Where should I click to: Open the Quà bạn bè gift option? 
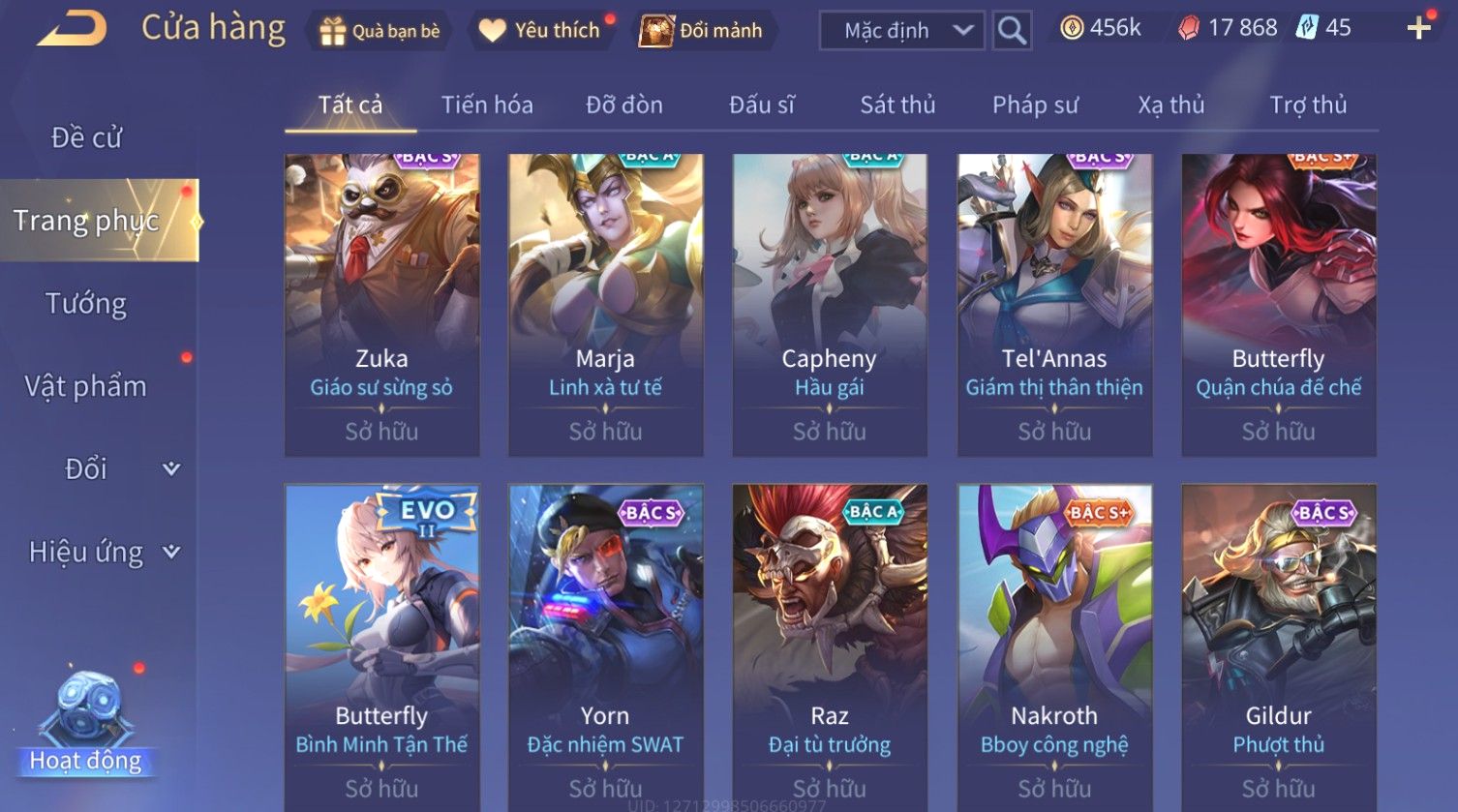point(380,31)
